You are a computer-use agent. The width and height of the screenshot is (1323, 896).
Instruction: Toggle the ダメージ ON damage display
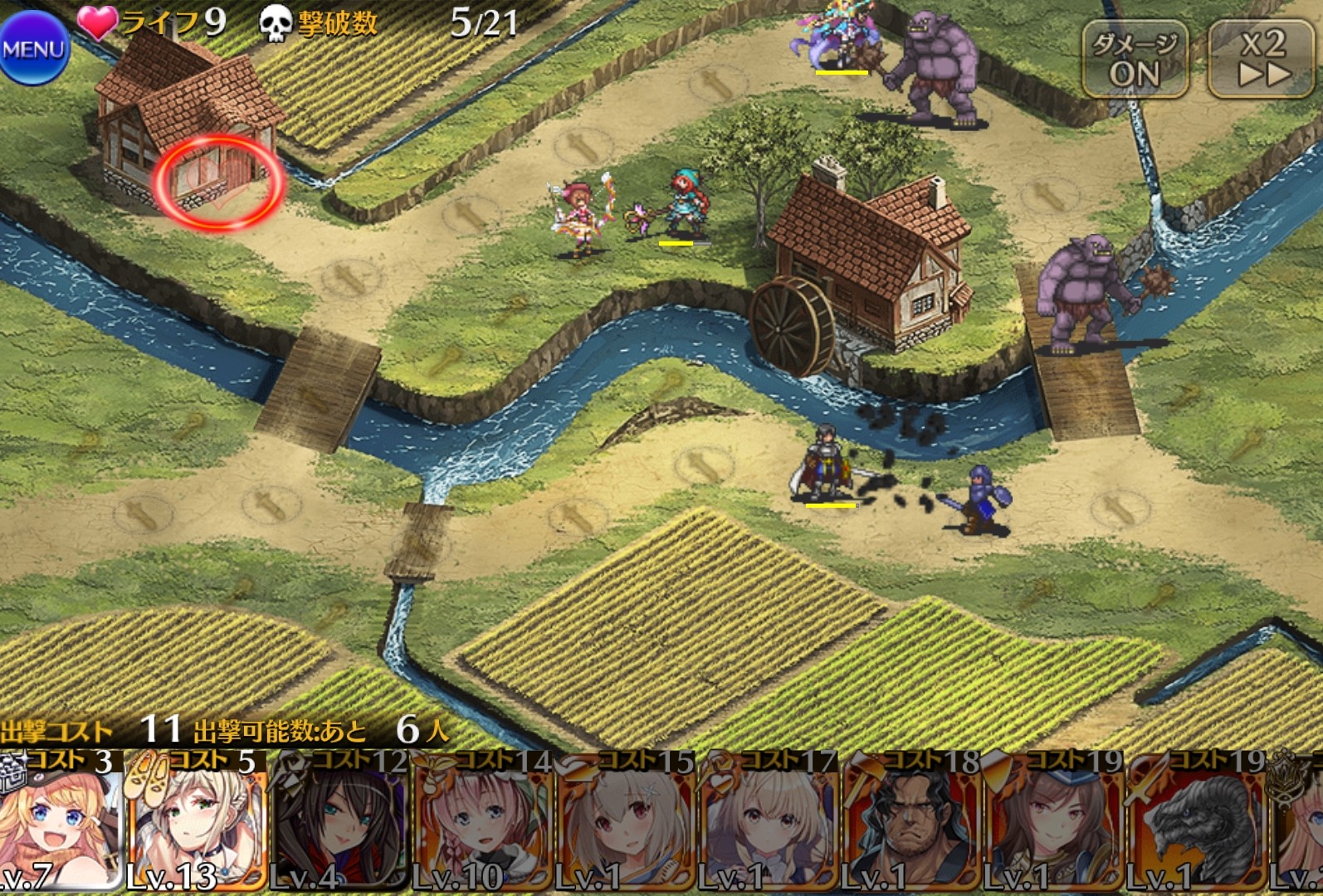click(1134, 60)
